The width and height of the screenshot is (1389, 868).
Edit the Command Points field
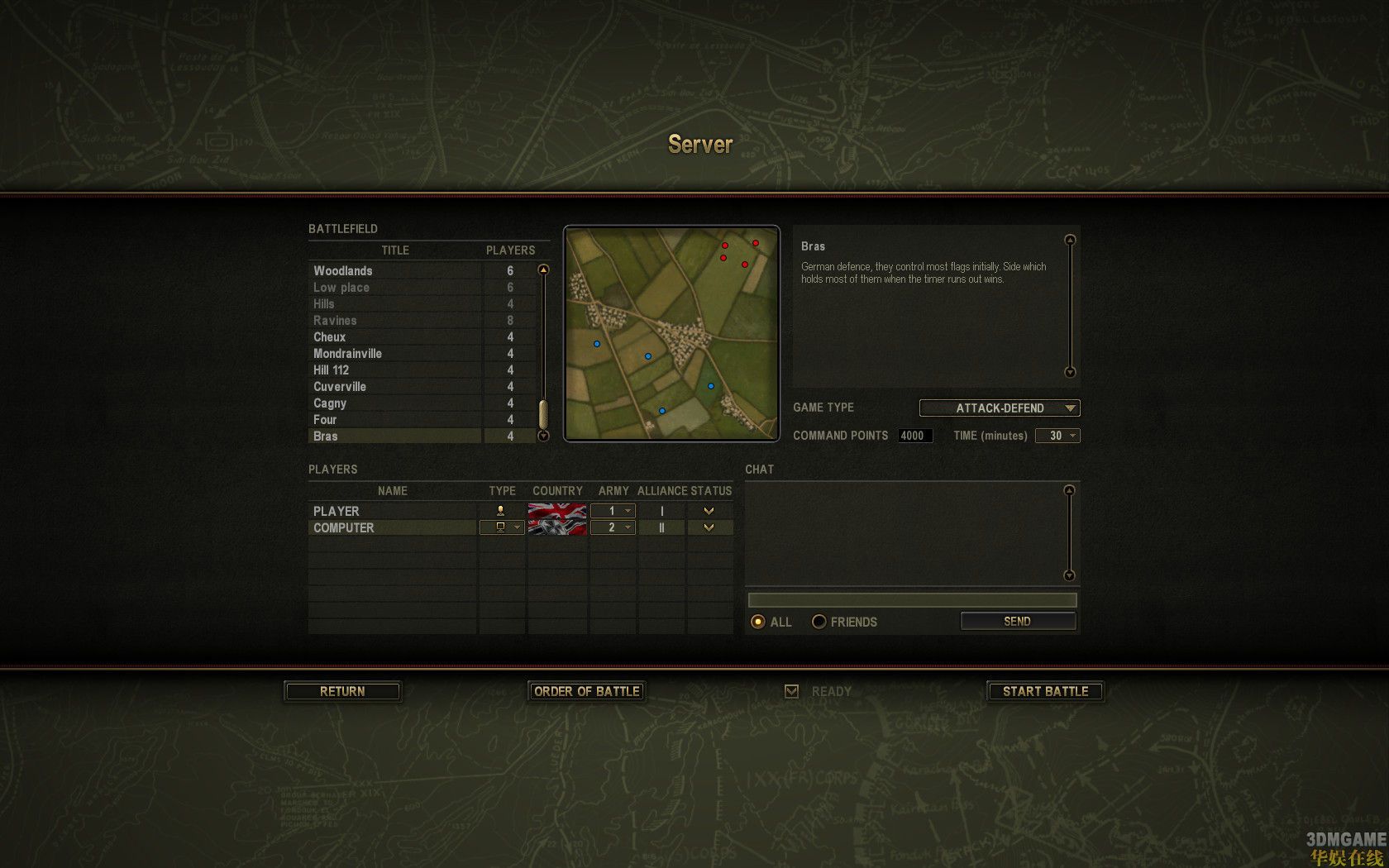coord(914,436)
